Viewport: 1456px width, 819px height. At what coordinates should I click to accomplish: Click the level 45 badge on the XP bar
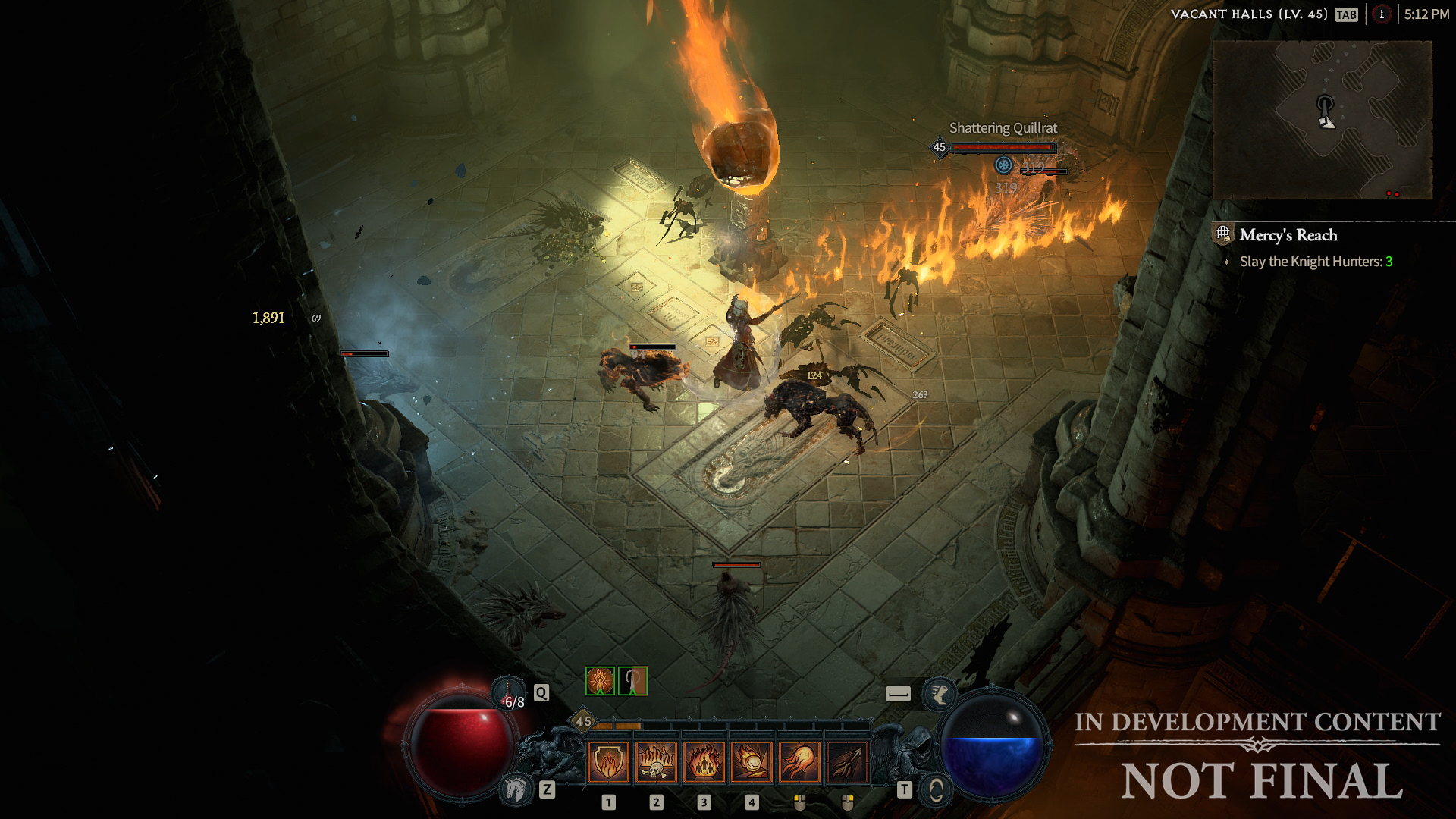(x=582, y=721)
